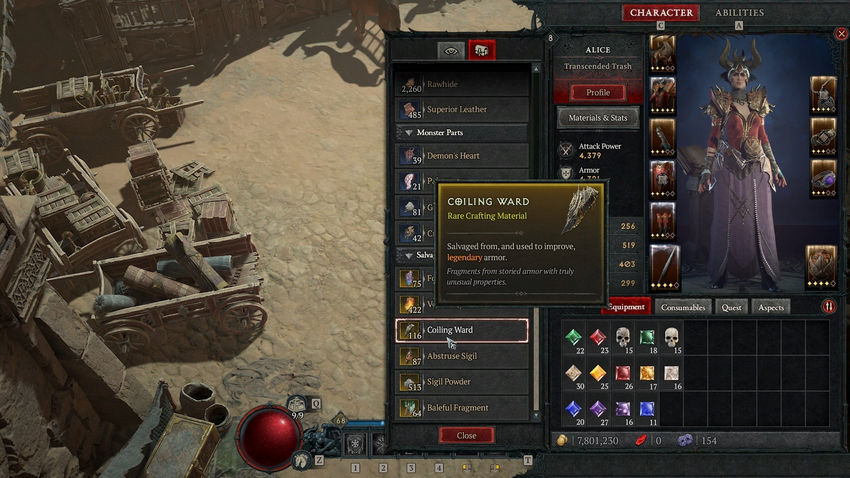Close the materials panel with Close button
850x478 pixels.
tap(466, 435)
